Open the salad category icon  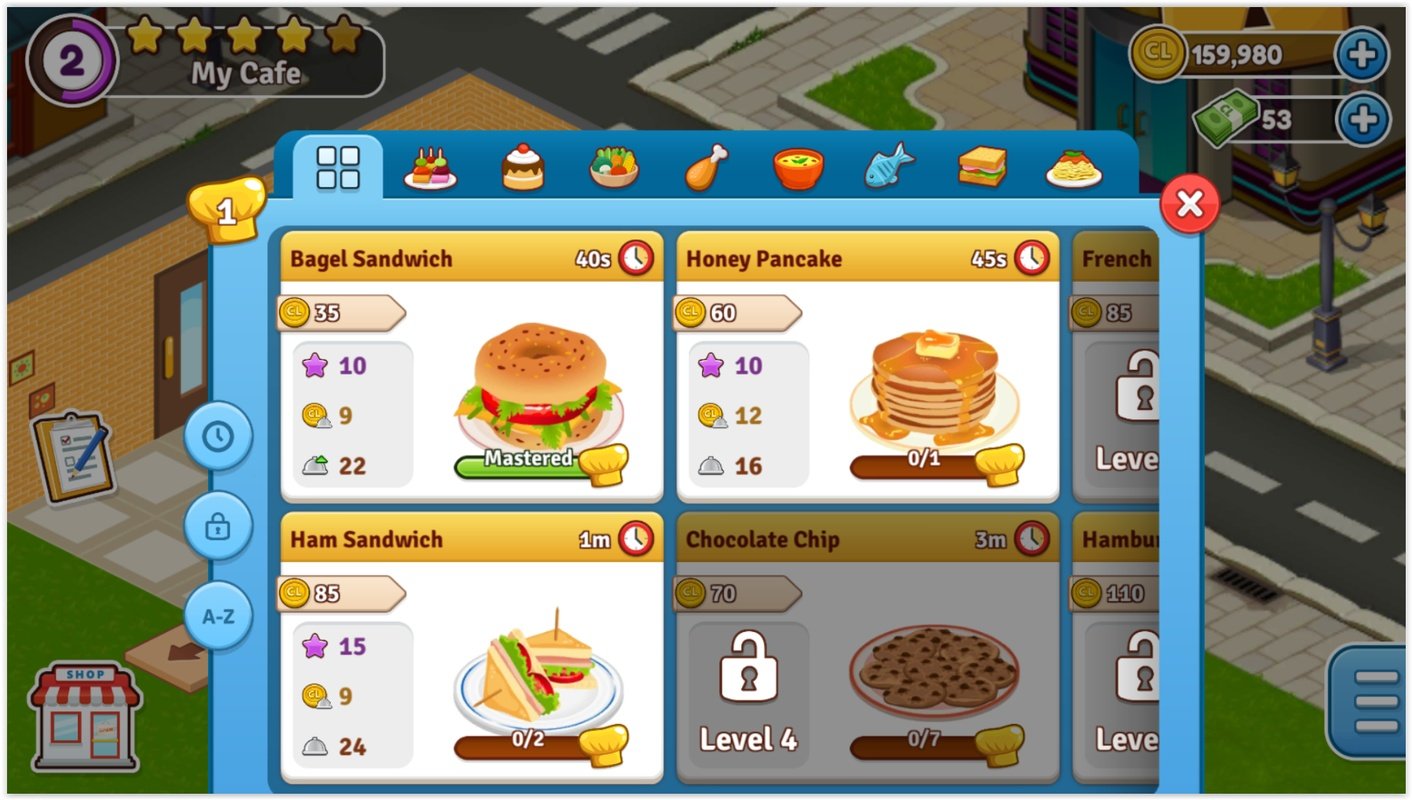[x=615, y=168]
